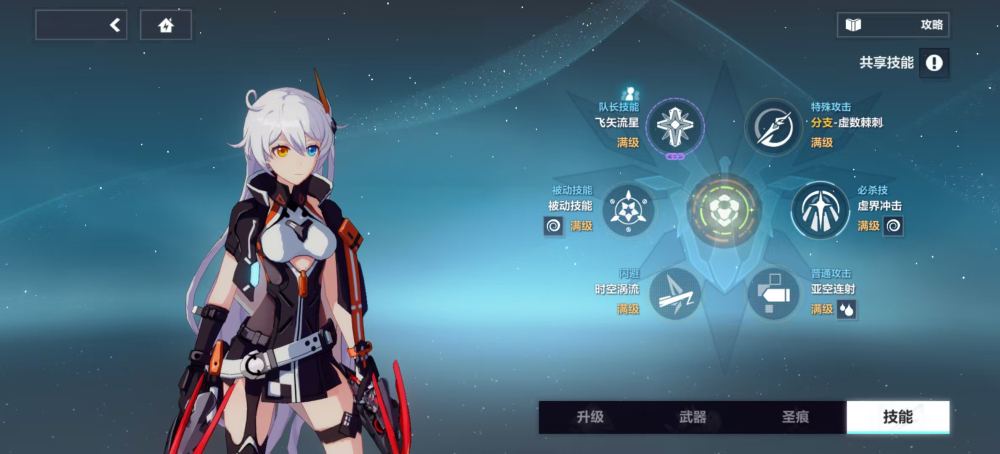1000x454 pixels.
Task: Return to home screen via house icon
Action: click(x=166, y=25)
